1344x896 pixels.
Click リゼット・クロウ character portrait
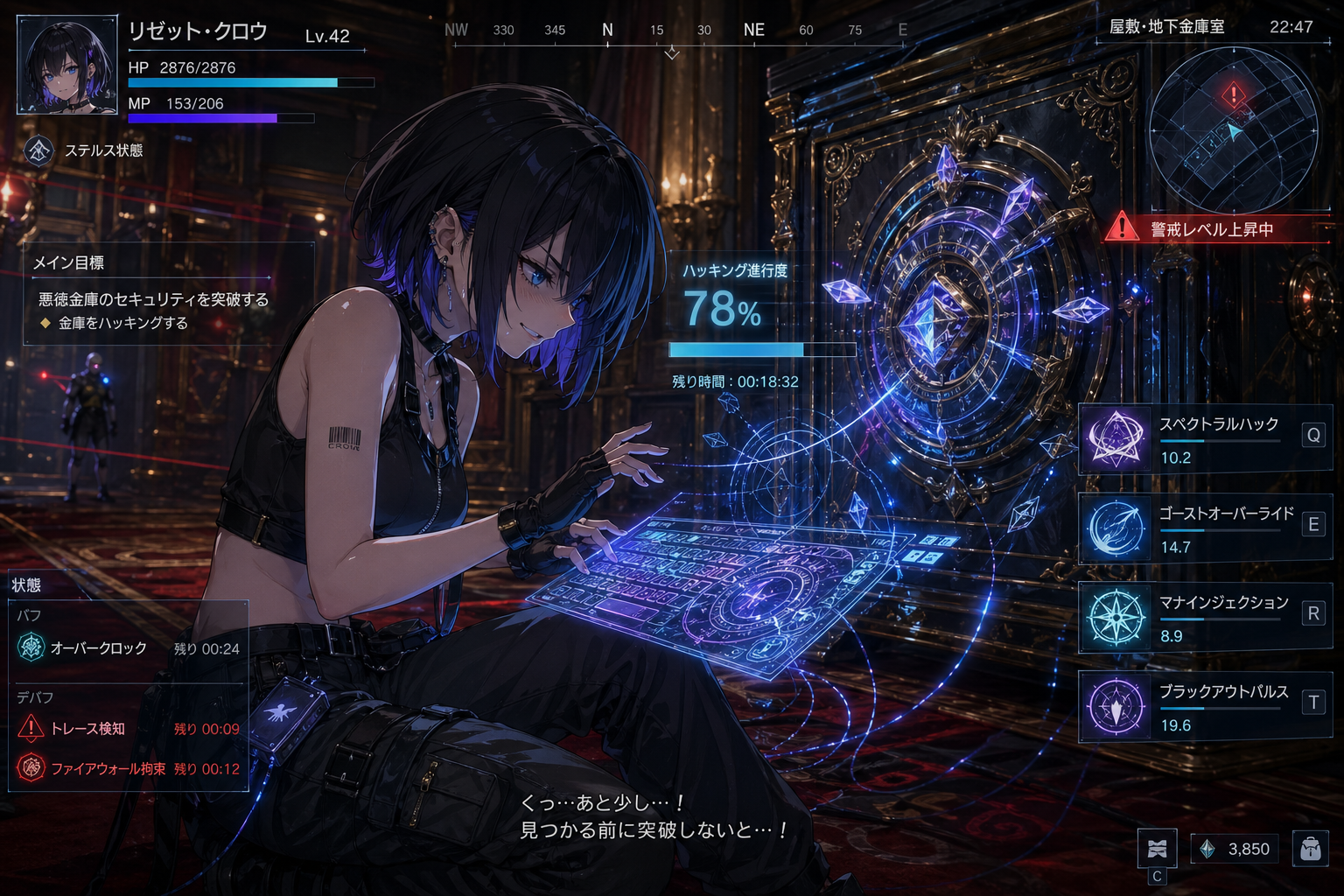[x=67, y=65]
